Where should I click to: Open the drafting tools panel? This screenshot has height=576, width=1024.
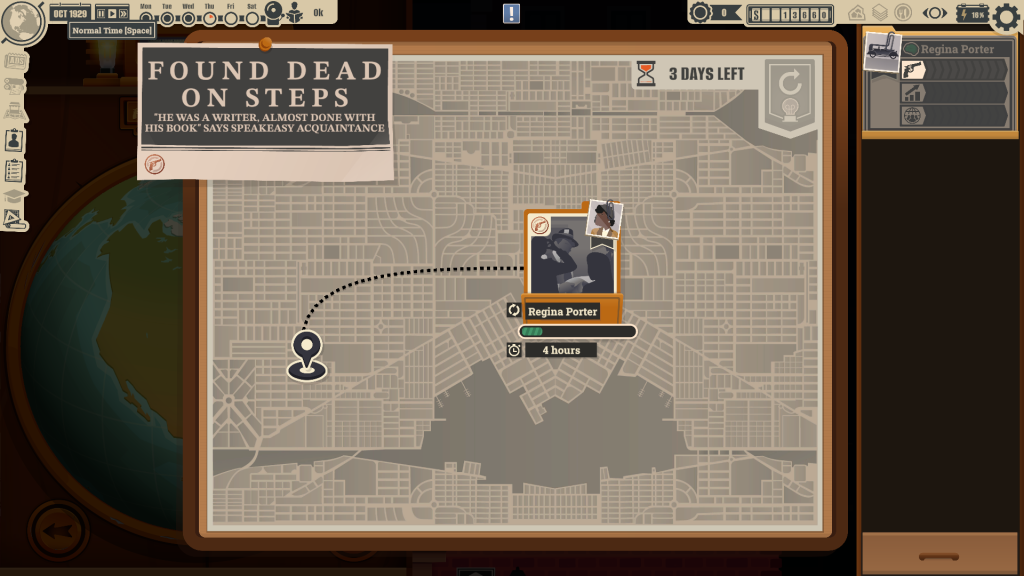tap(15, 216)
